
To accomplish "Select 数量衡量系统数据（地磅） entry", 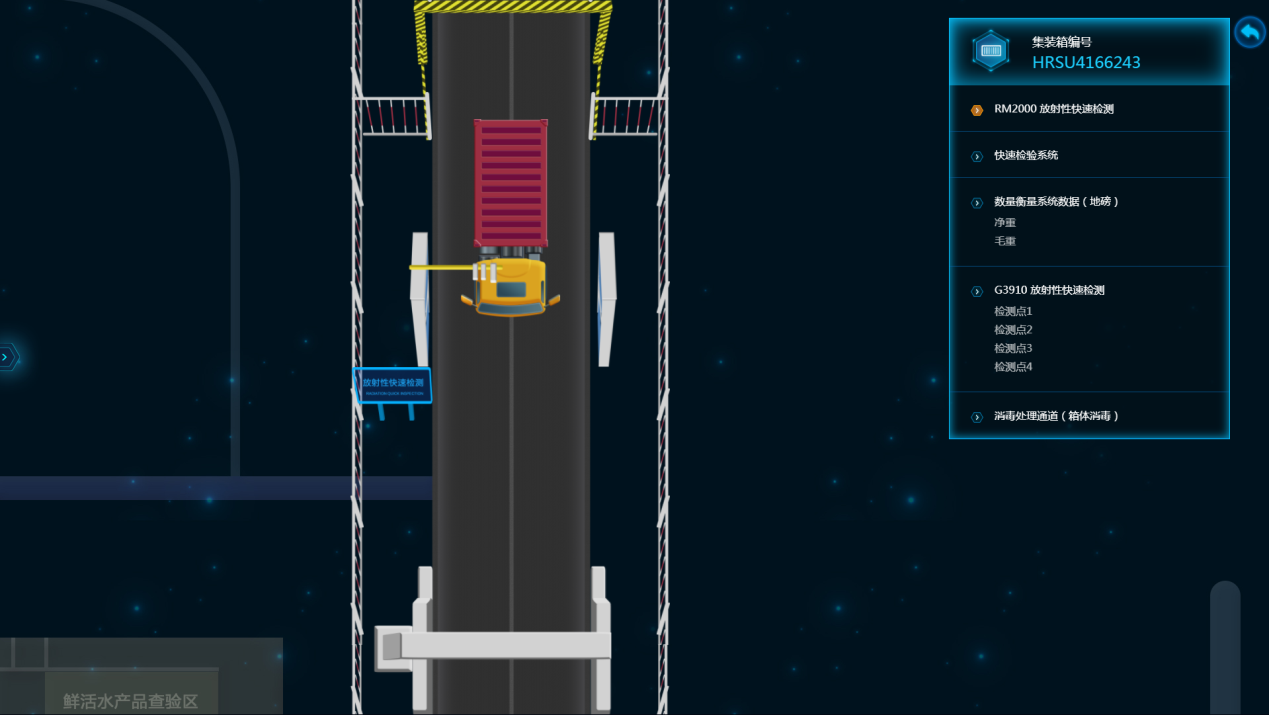I will point(1056,202).
